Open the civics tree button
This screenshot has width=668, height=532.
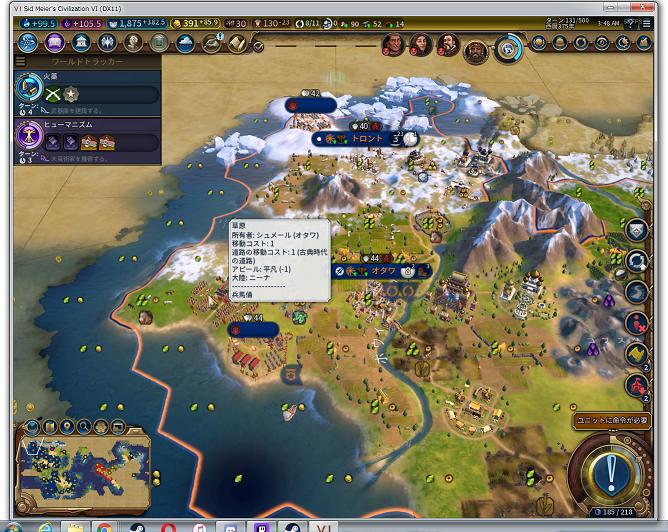pos(53,42)
